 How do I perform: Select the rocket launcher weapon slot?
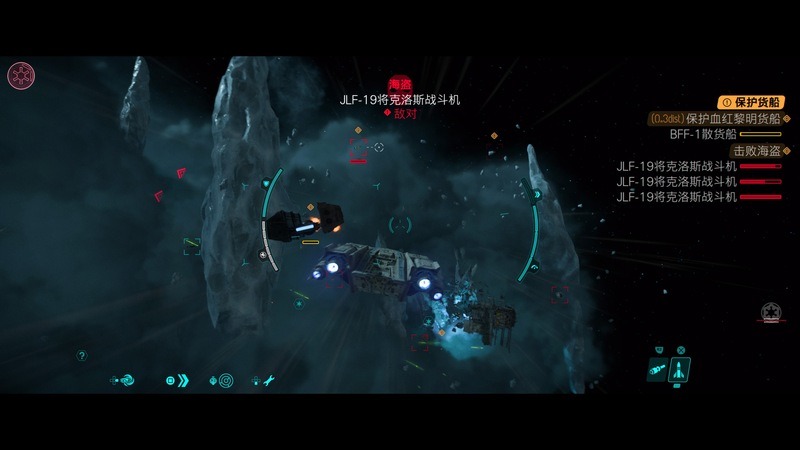click(x=657, y=369)
